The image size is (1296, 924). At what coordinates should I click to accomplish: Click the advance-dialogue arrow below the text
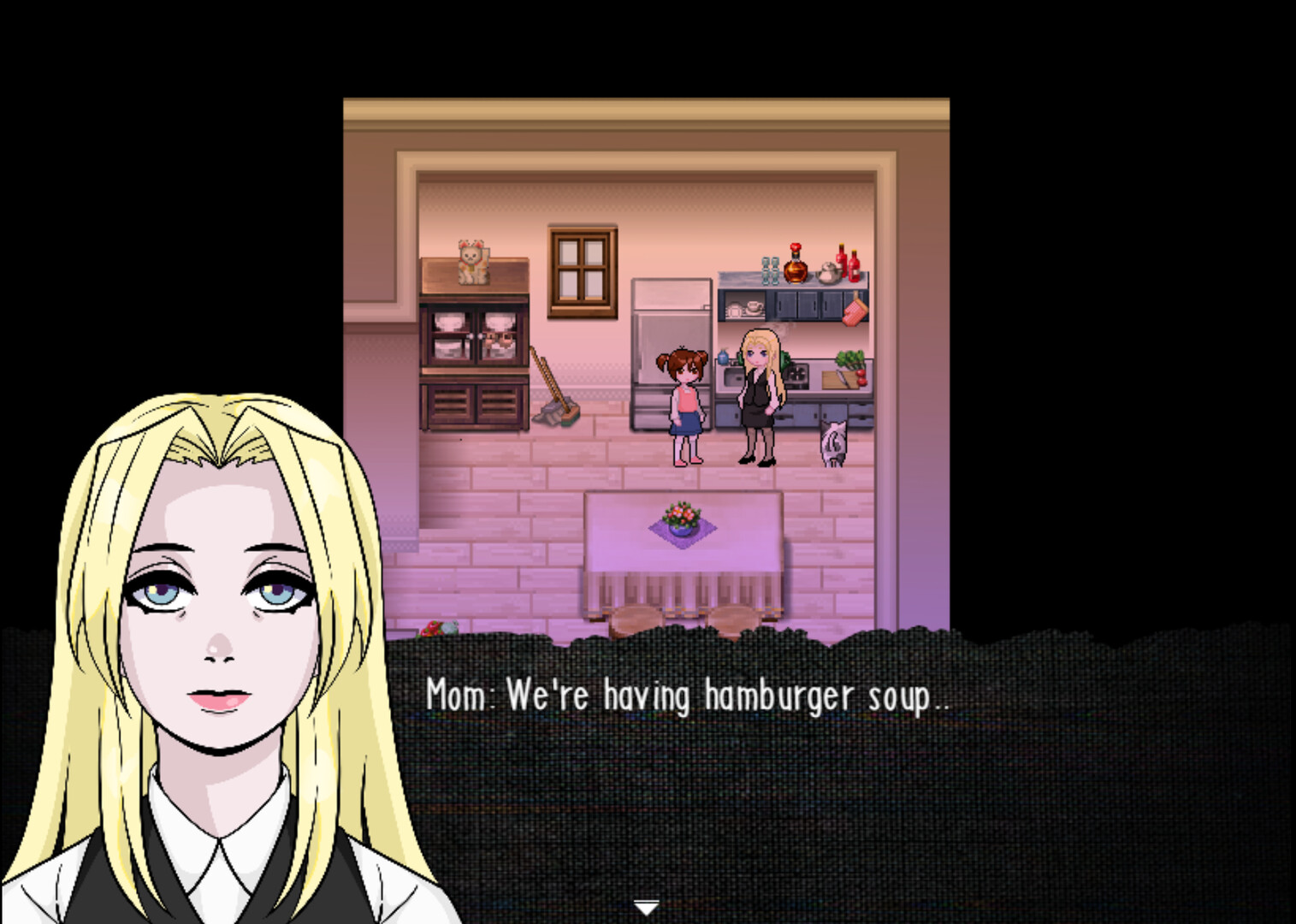point(647,905)
